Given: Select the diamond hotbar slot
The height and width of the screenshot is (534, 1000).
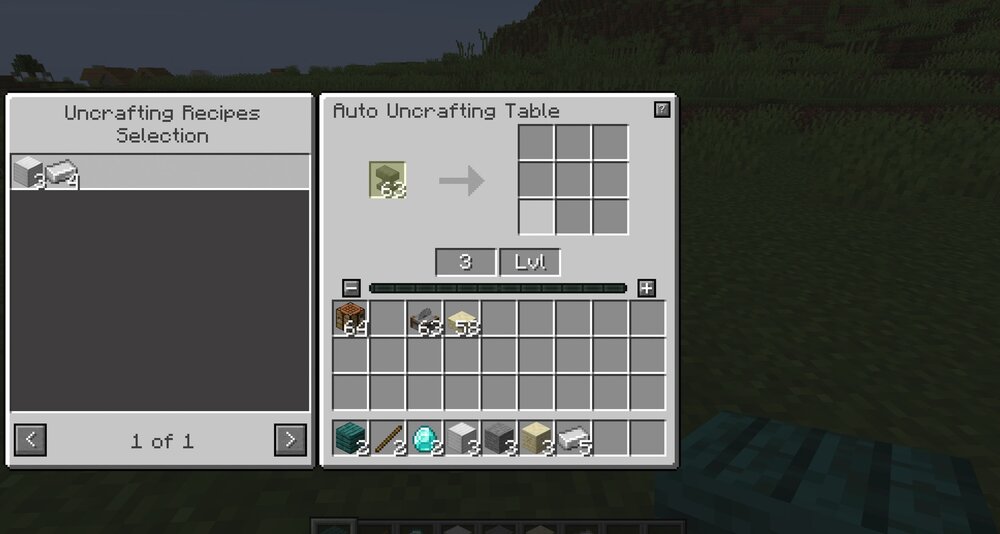Looking at the screenshot, I should (x=424, y=438).
